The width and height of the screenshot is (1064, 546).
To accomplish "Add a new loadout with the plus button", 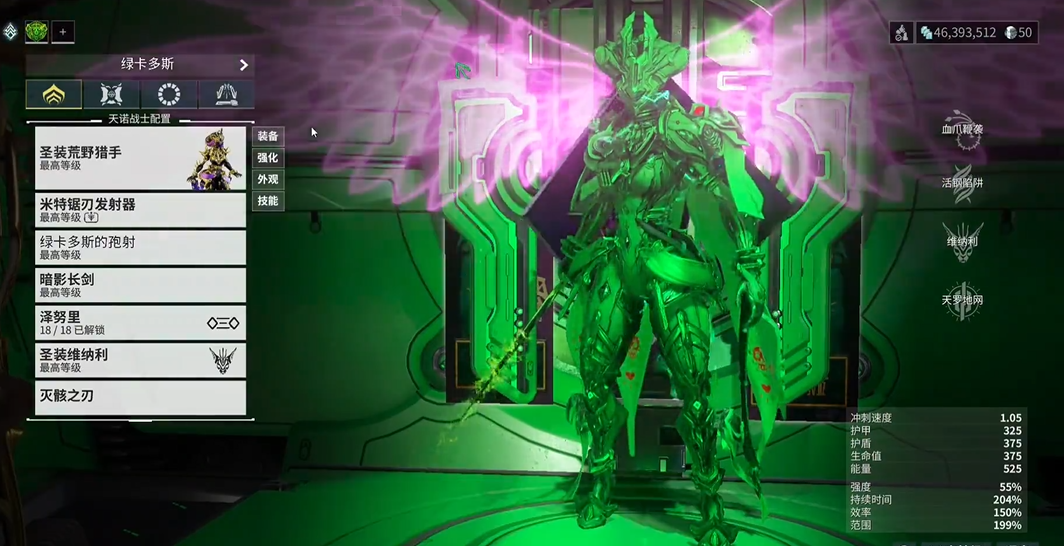I will coord(62,32).
